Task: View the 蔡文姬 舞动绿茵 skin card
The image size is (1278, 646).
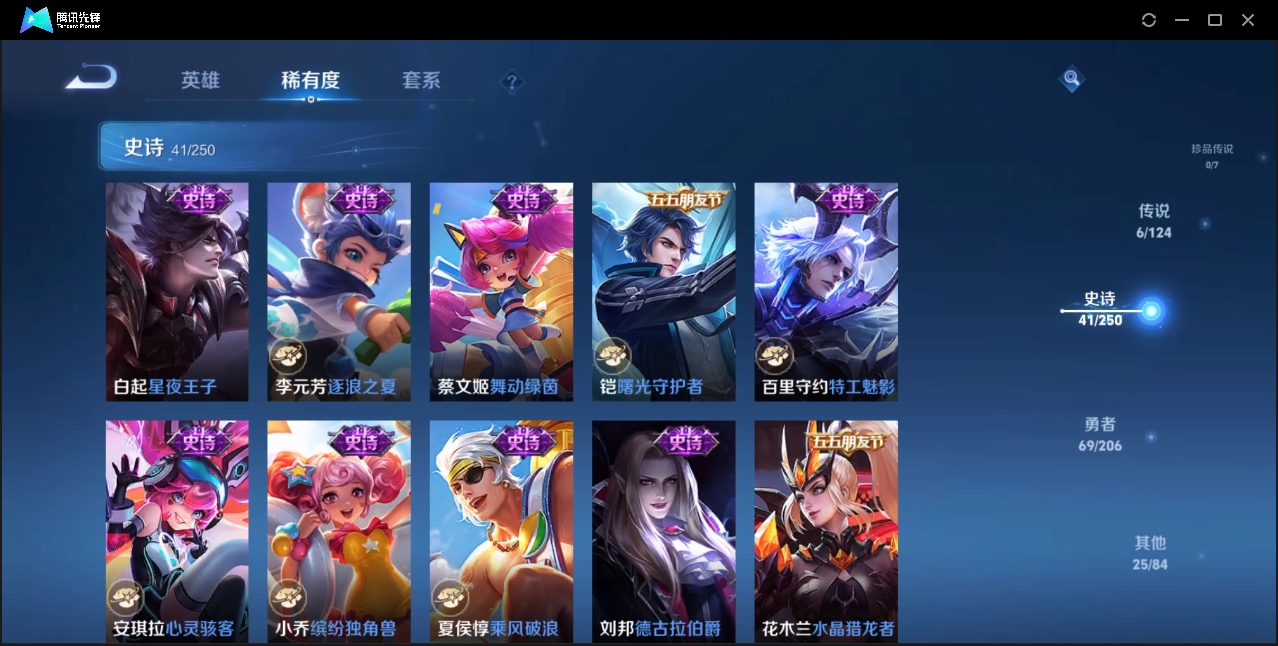Action: tap(501, 292)
